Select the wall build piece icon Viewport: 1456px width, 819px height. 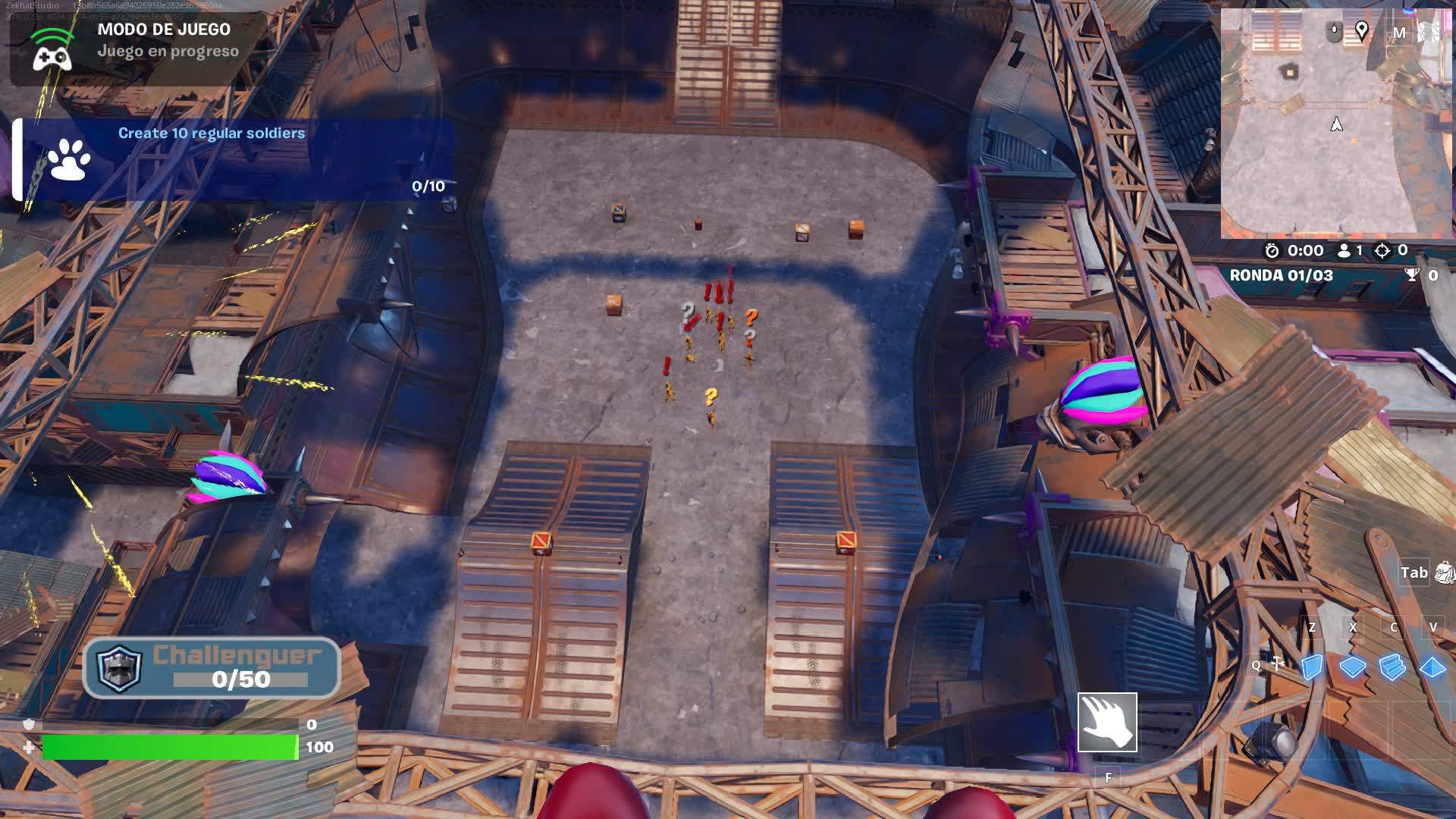[x=1310, y=666]
